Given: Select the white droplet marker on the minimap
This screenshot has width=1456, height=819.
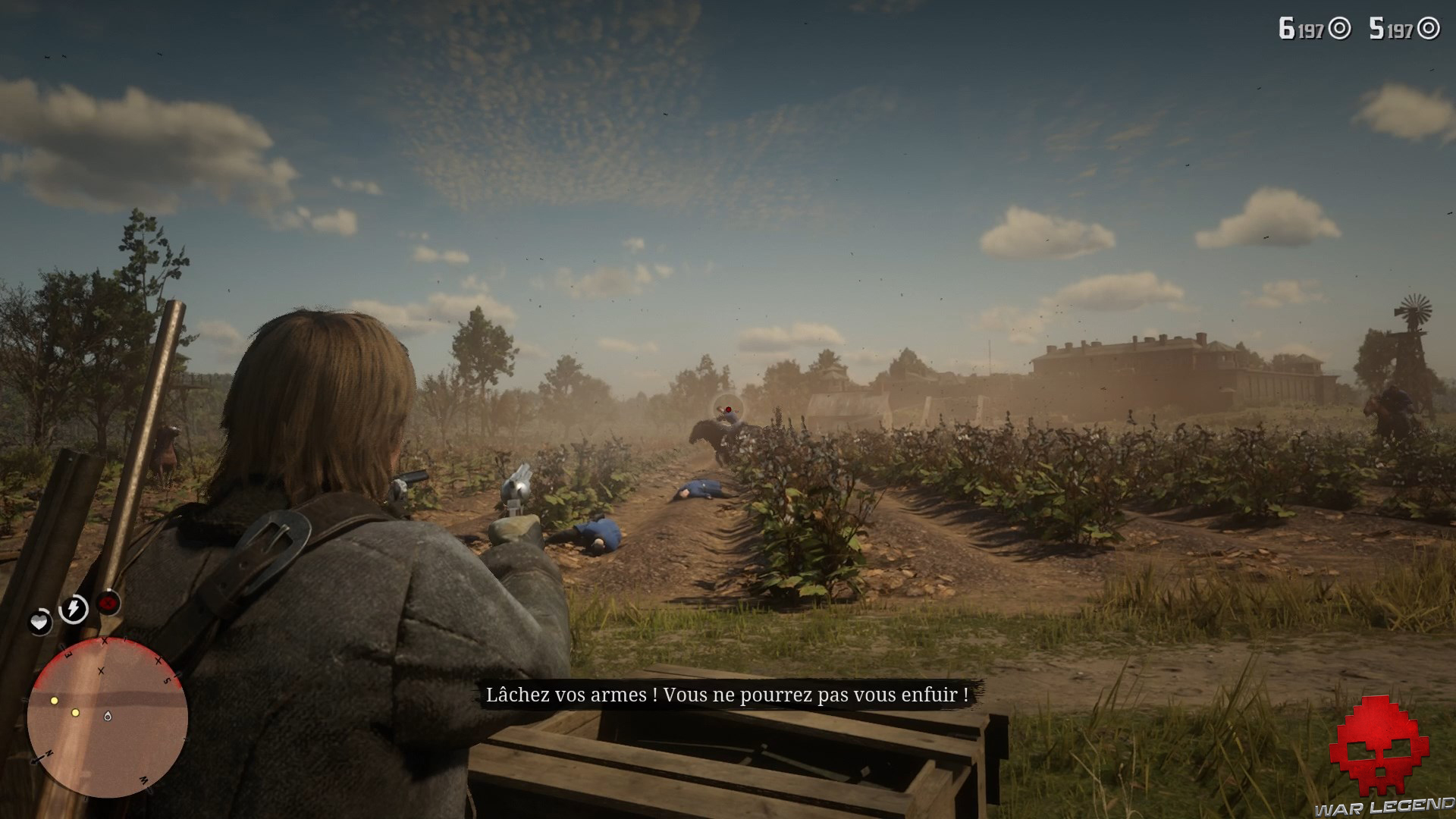Looking at the screenshot, I should [108, 716].
